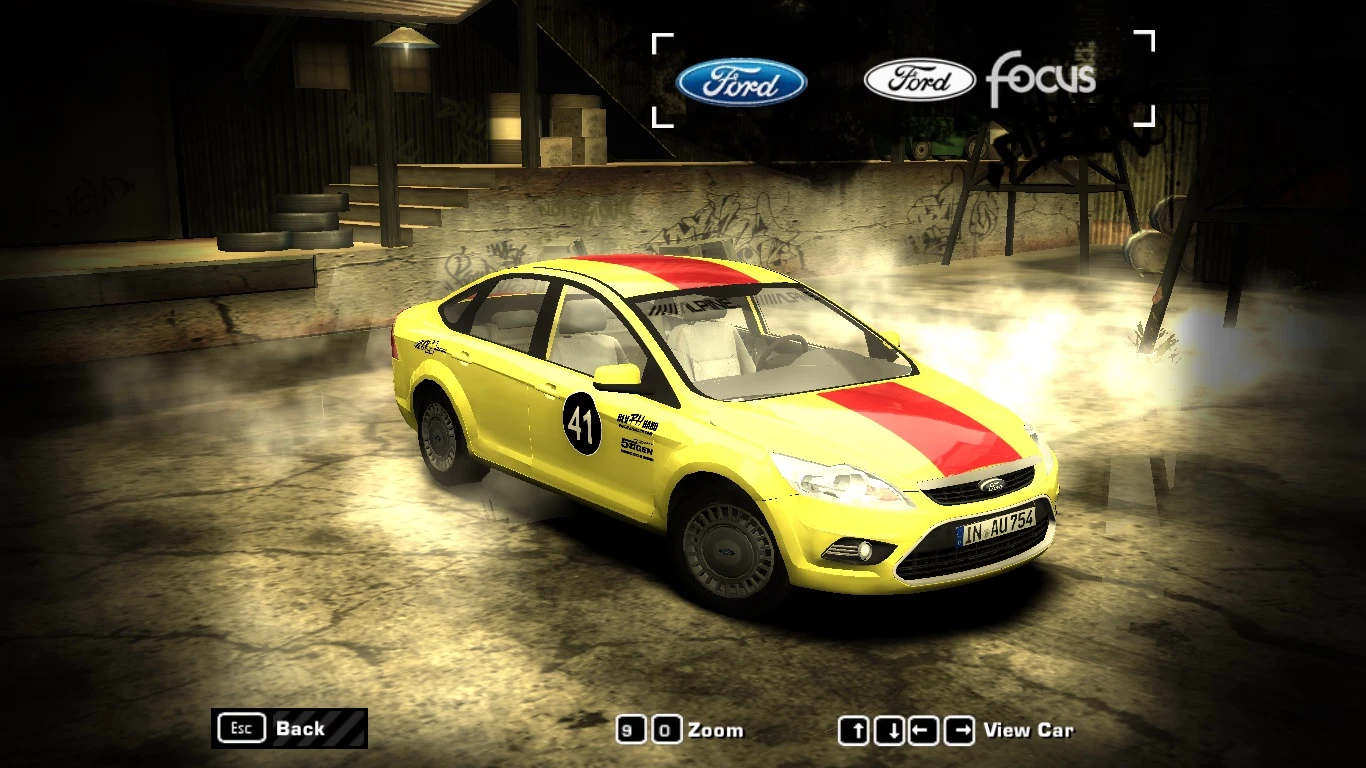The image size is (1366, 768).
Task: Click the Back label next to Esc
Action: click(299, 729)
